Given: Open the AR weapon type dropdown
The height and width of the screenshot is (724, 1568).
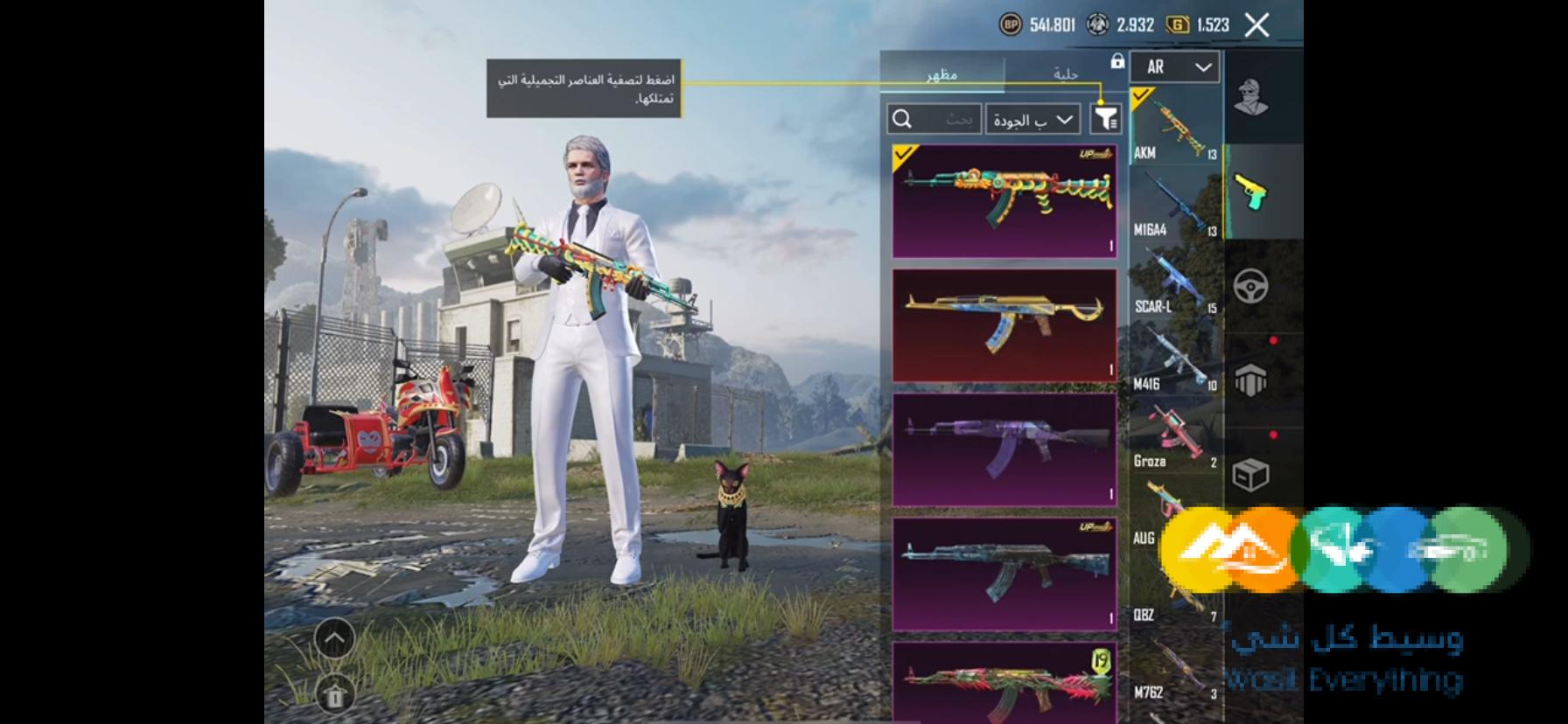Looking at the screenshot, I should pyautogui.click(x=1174, y=67).
